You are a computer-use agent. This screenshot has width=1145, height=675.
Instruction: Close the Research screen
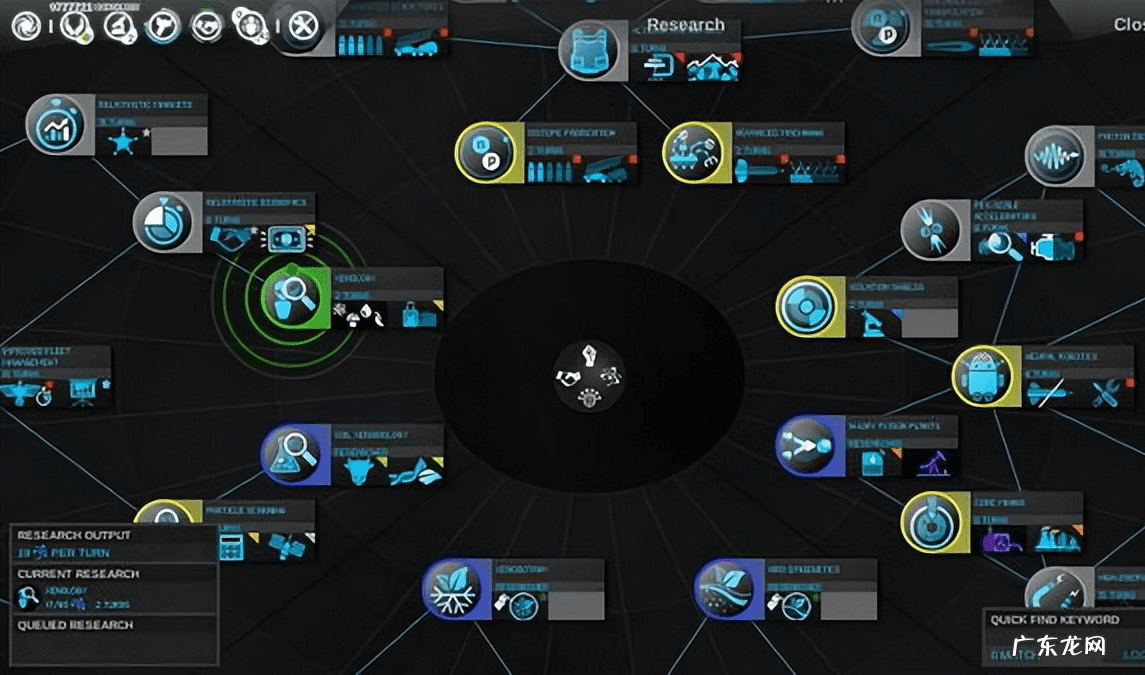[x=1128, y=25]
